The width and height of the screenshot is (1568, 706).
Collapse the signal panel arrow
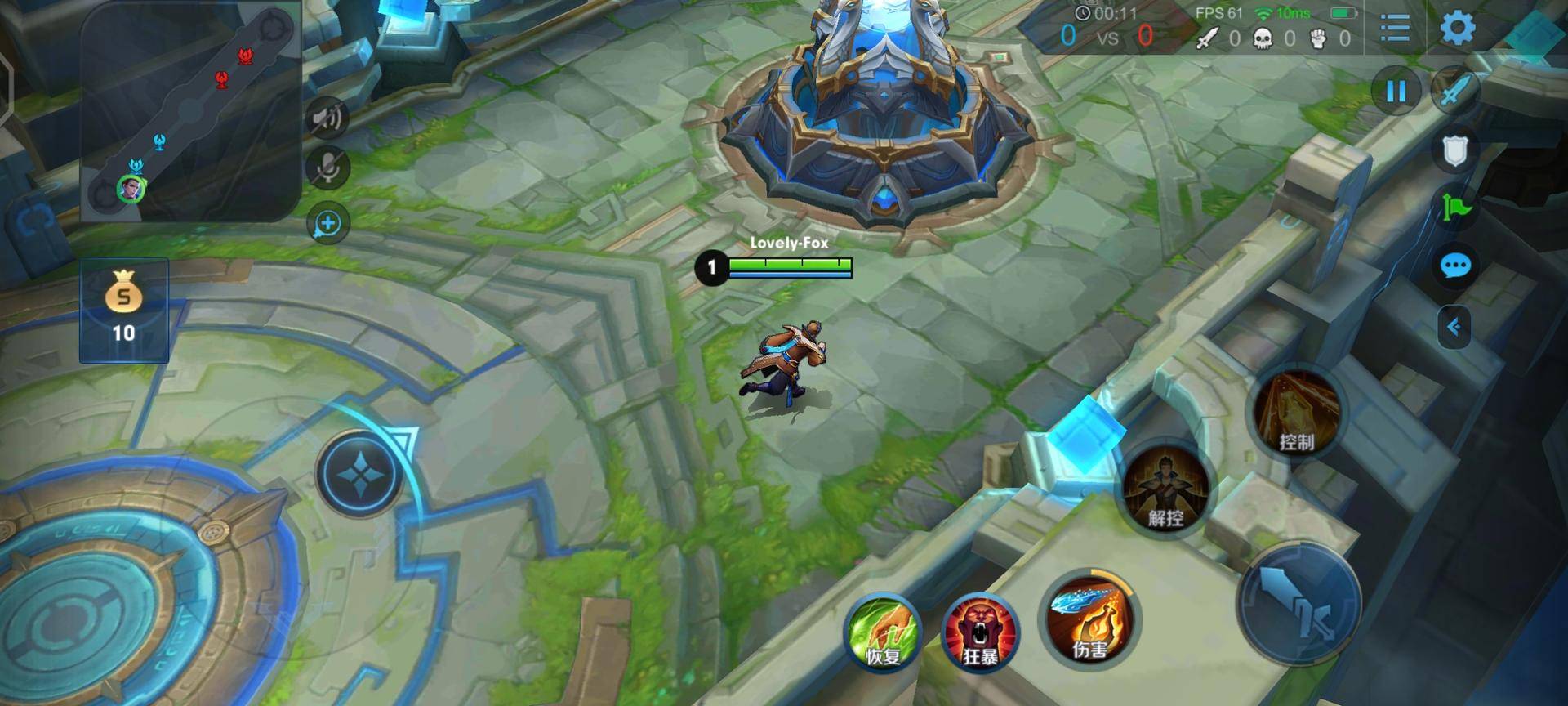tap(1454, 328)
